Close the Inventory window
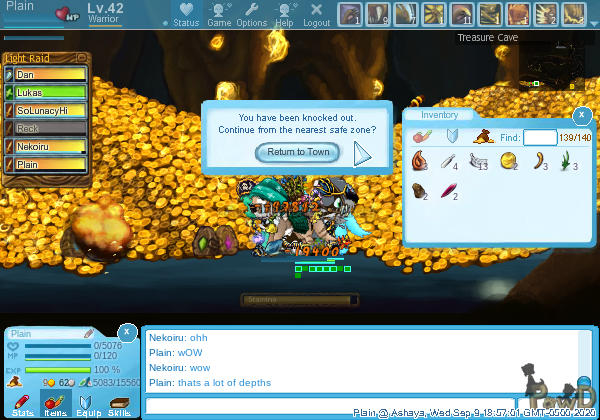Image resolution: width=600 pixels, height=420 pixels. click(582, 115)
